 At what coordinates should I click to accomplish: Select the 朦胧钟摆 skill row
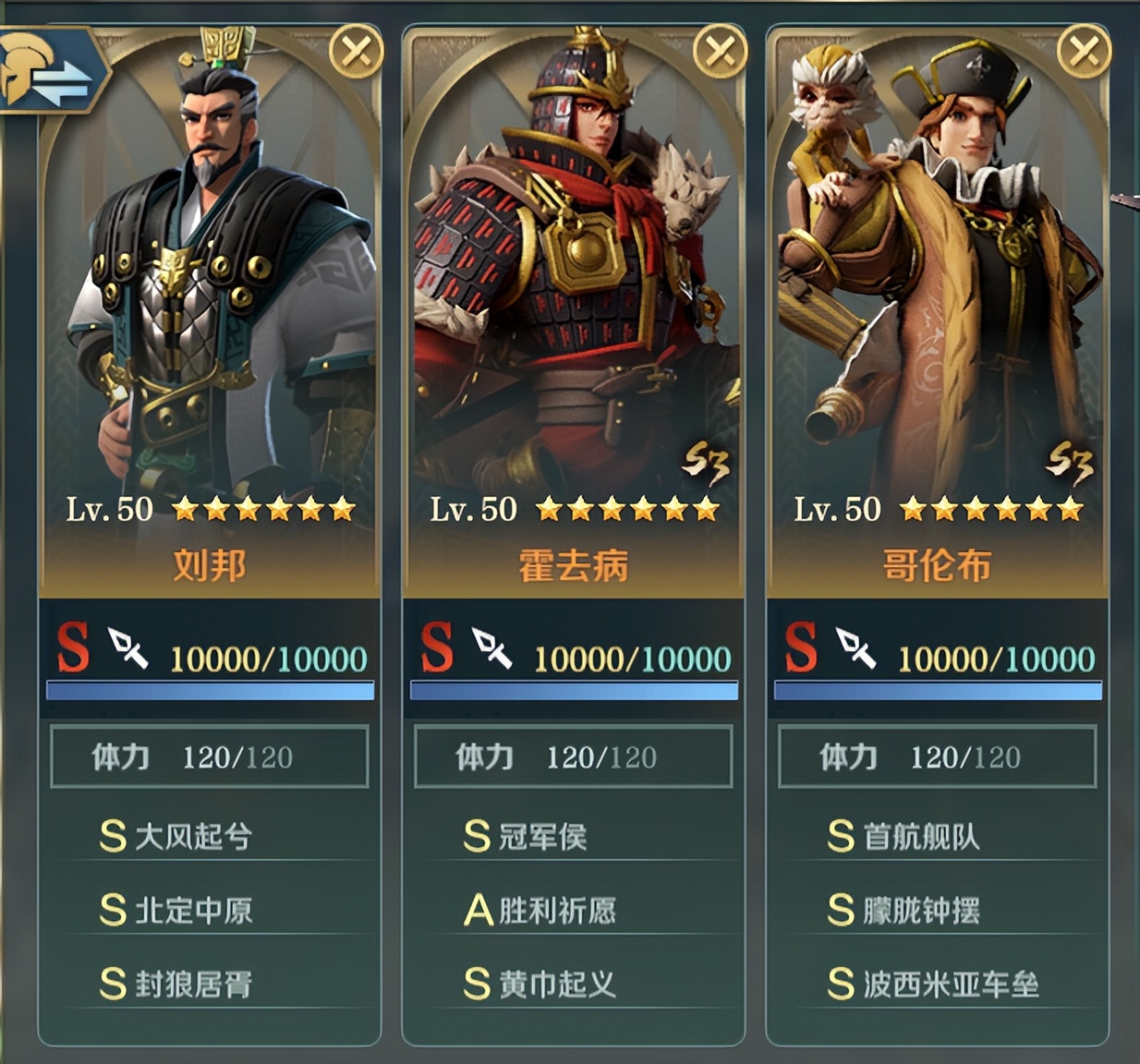pos(920,911)
